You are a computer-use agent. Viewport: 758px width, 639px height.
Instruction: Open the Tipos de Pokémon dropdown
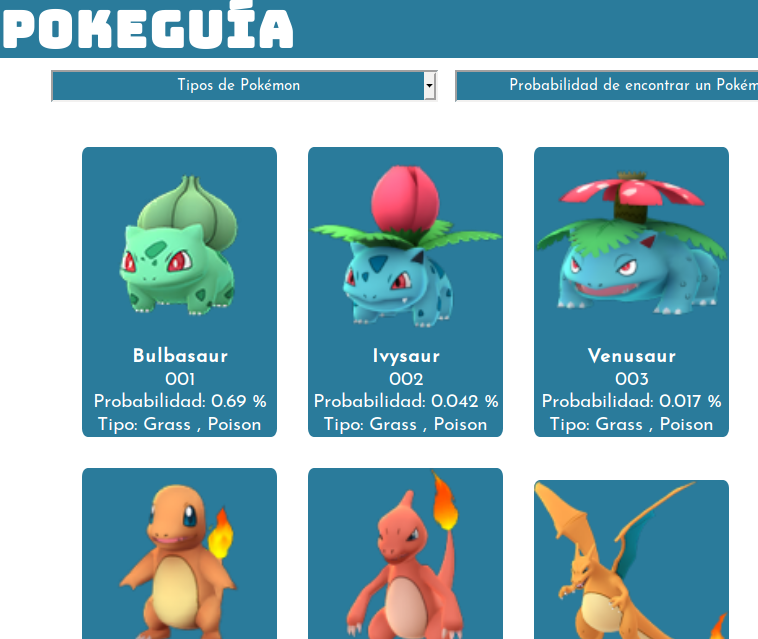tap(244, 86)
